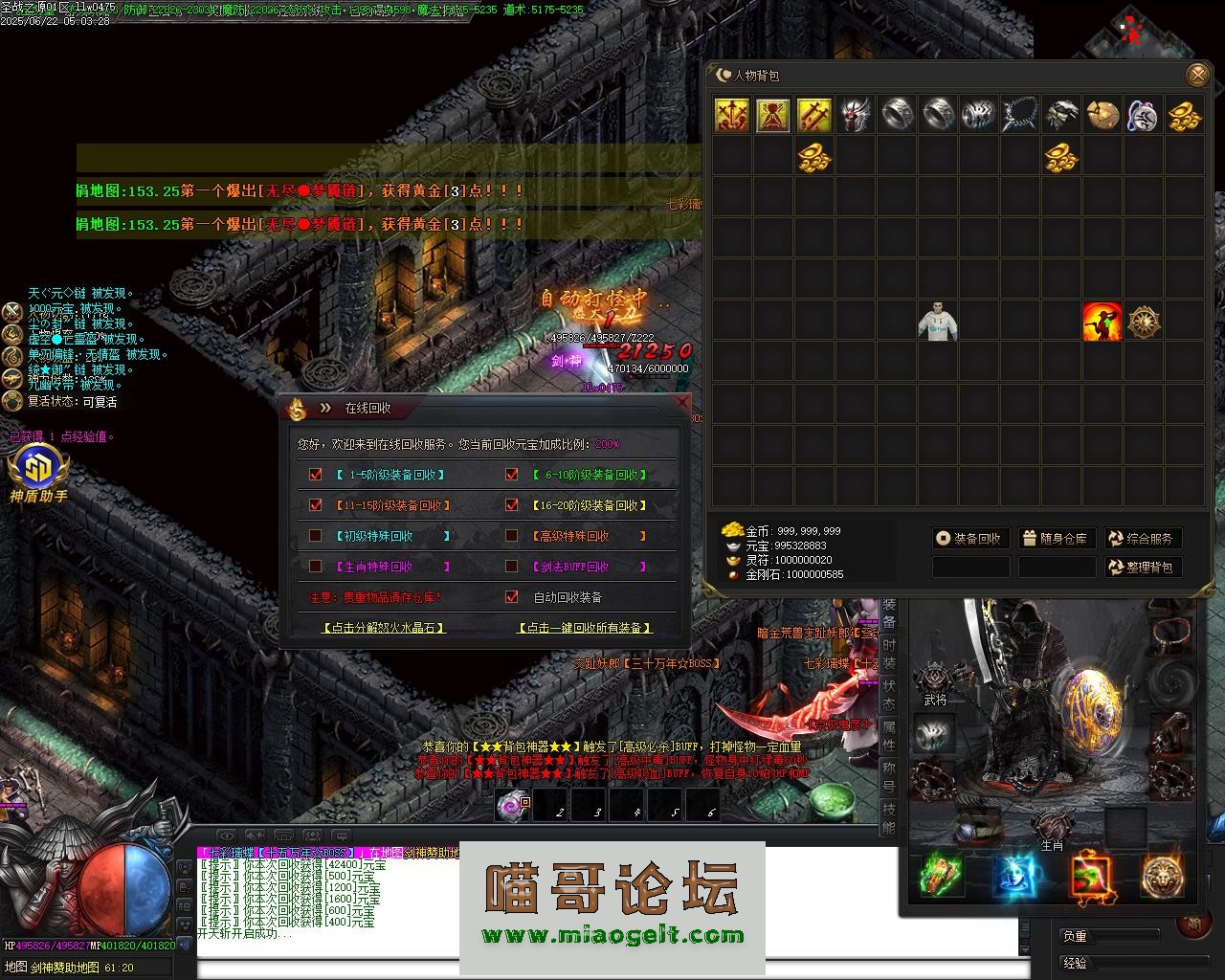Open the 神盾助手 helper icon
1225x980 pixels.
click(38, 475)
